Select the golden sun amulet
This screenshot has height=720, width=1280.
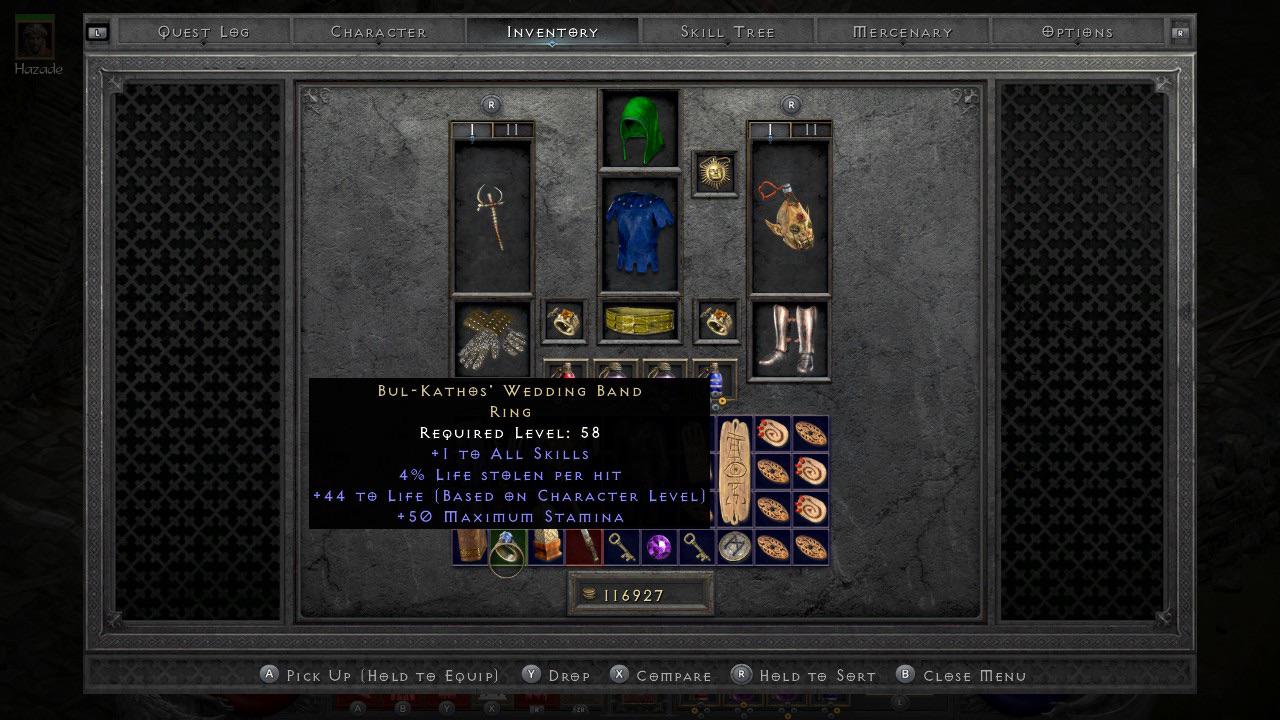[715, 171]
